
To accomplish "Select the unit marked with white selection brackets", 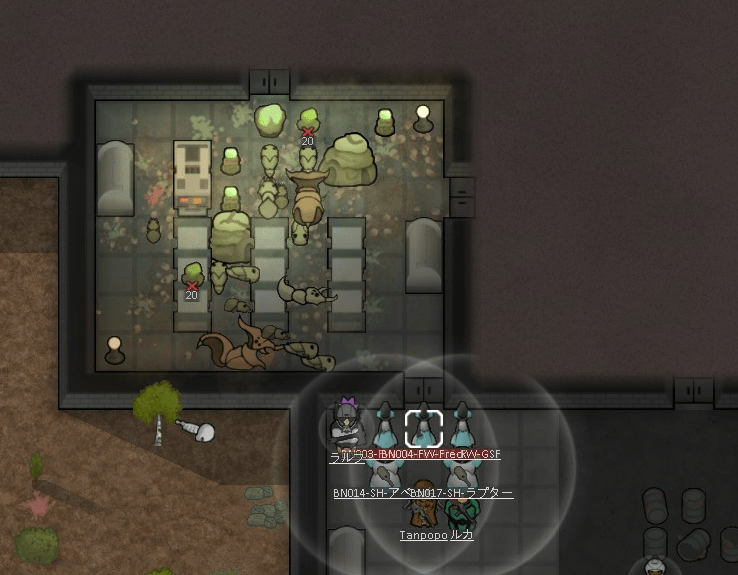I will point(424,429).
